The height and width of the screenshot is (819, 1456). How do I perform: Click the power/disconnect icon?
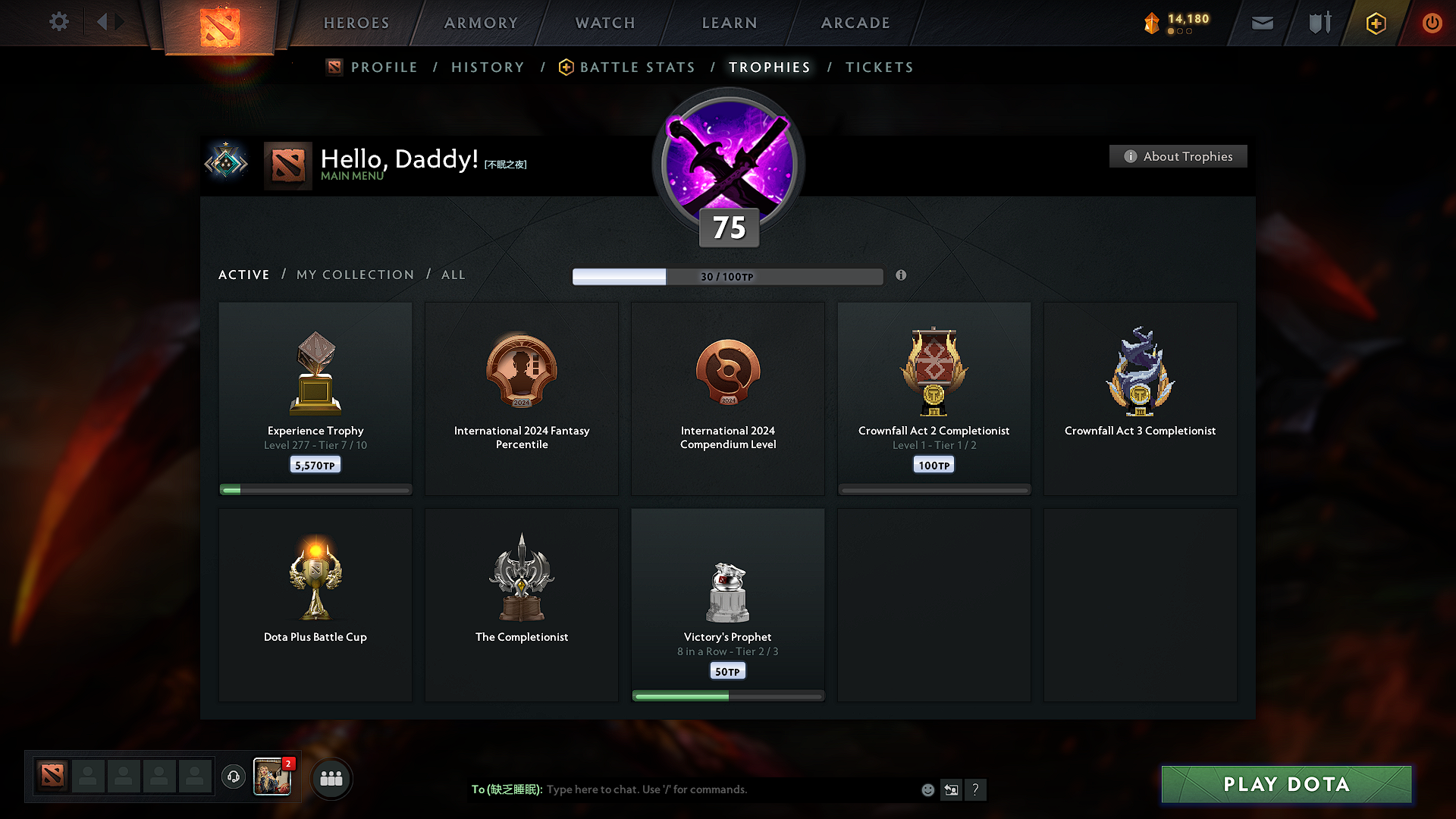click(x=1432, y=23)
